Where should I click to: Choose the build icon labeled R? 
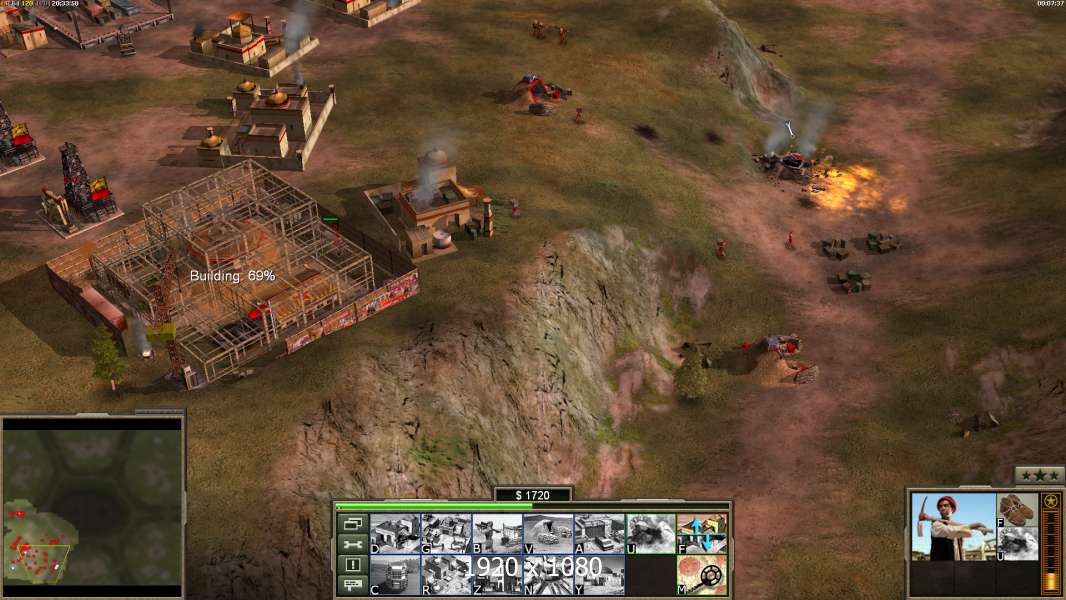click(x=446, y=574)
